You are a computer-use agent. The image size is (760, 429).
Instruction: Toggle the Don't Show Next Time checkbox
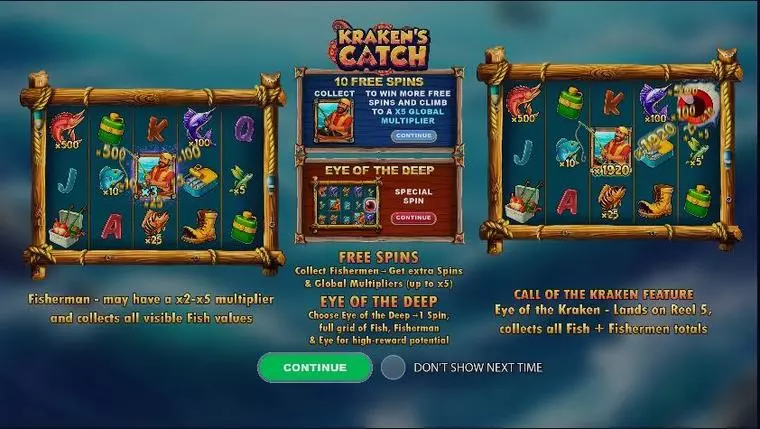coord(393,367)
